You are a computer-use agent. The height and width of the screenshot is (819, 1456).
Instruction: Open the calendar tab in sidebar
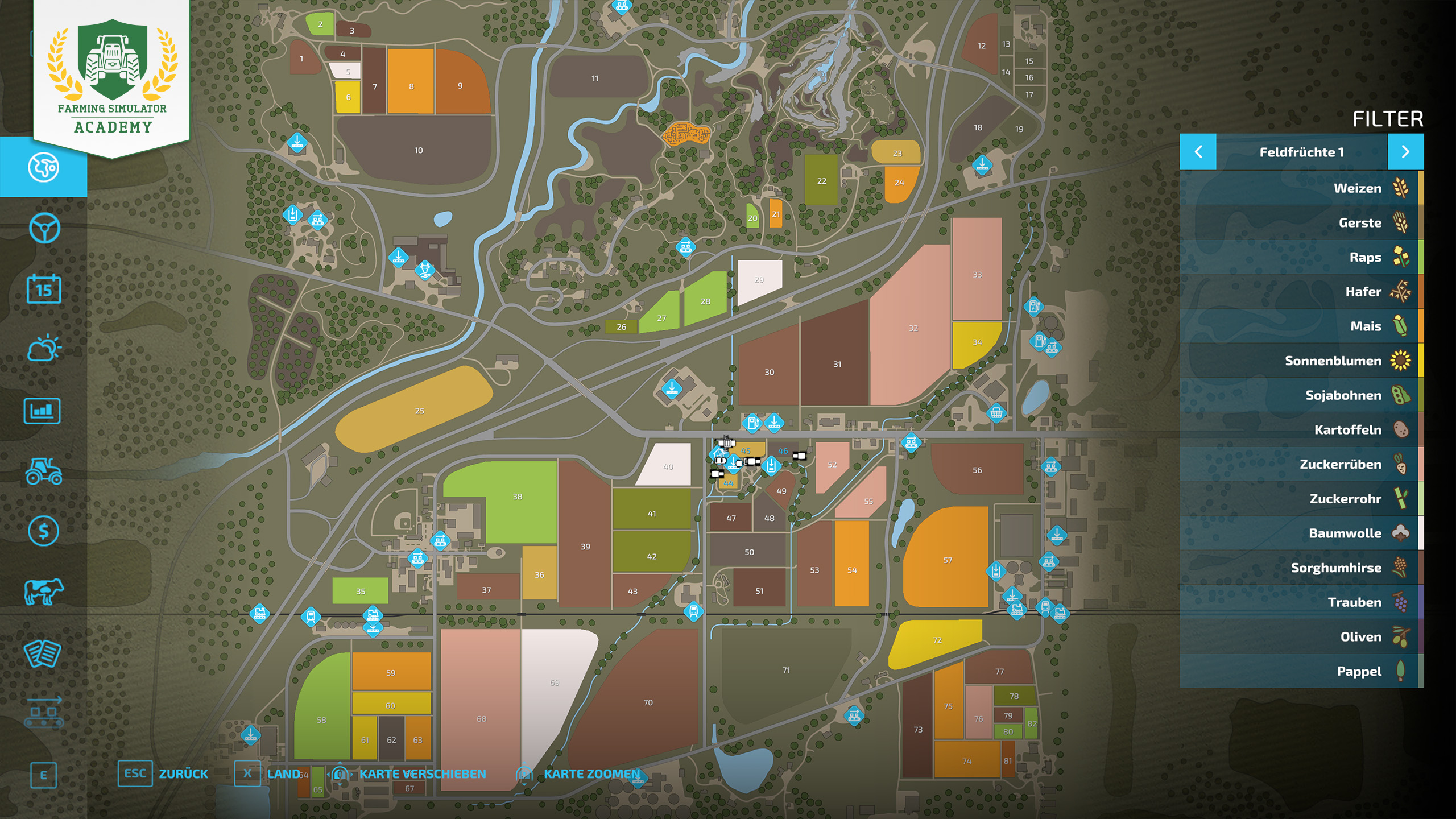[x=44, y=289]
